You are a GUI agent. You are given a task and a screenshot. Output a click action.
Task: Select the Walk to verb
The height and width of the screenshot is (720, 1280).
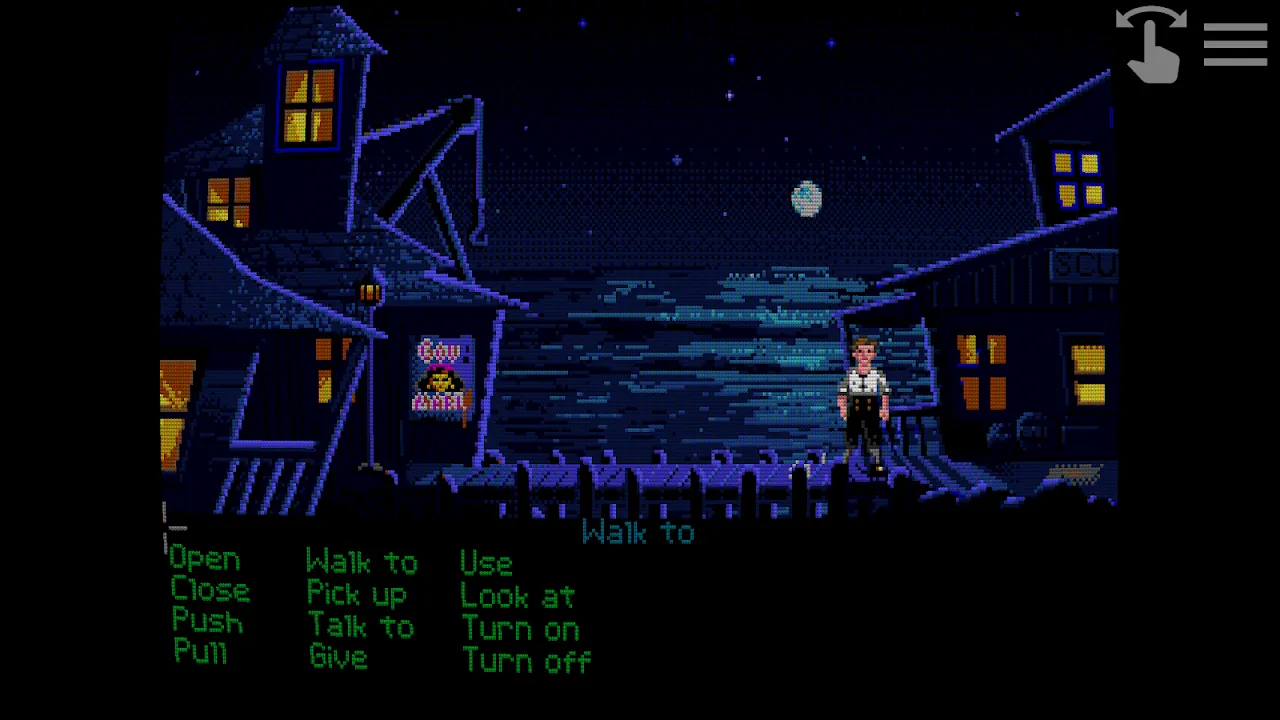tap(362, 562)
